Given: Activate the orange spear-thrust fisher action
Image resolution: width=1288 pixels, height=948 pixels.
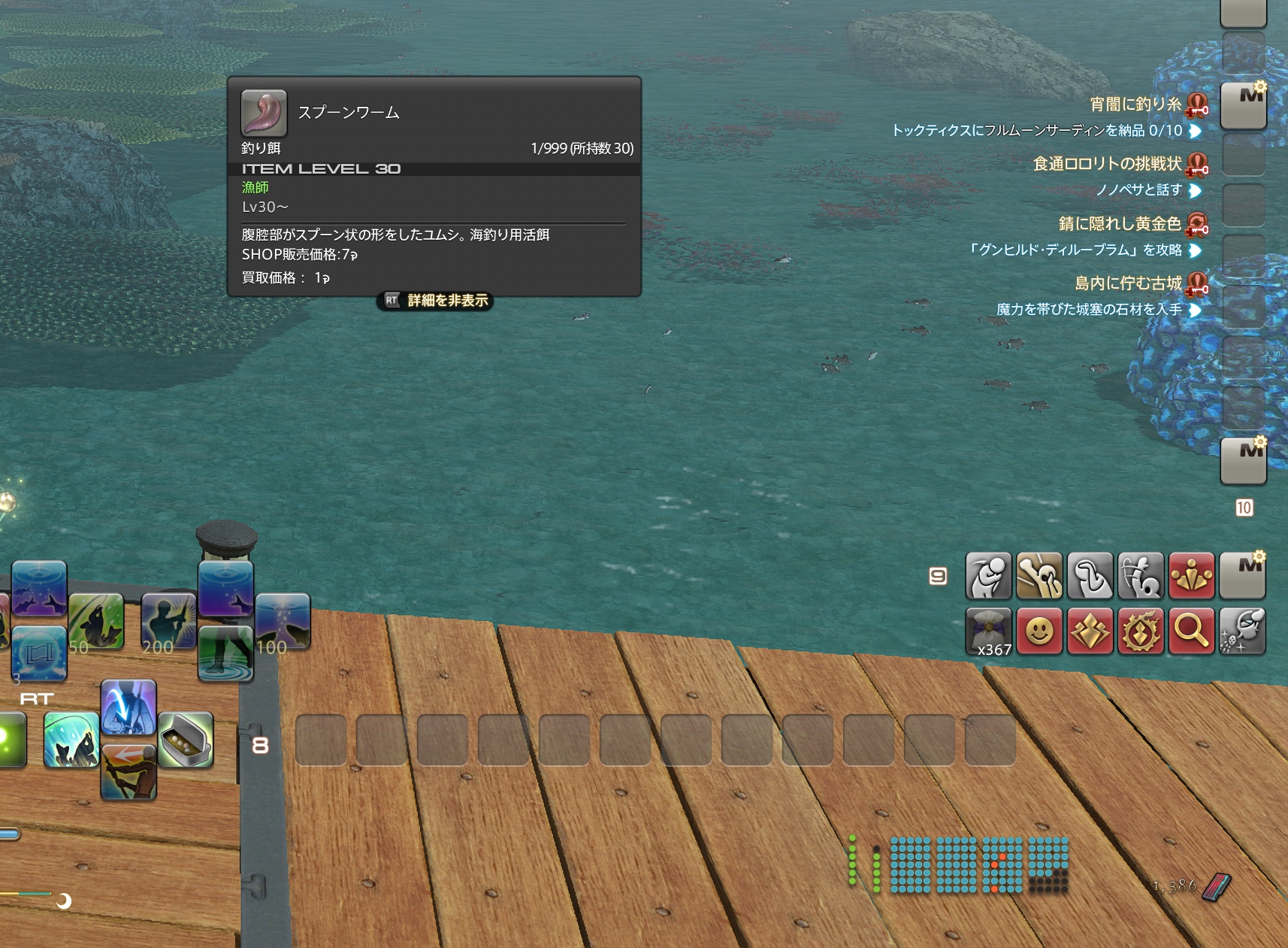Looking at the screenshot, I should pyautogui.click(x=128, y=771).
